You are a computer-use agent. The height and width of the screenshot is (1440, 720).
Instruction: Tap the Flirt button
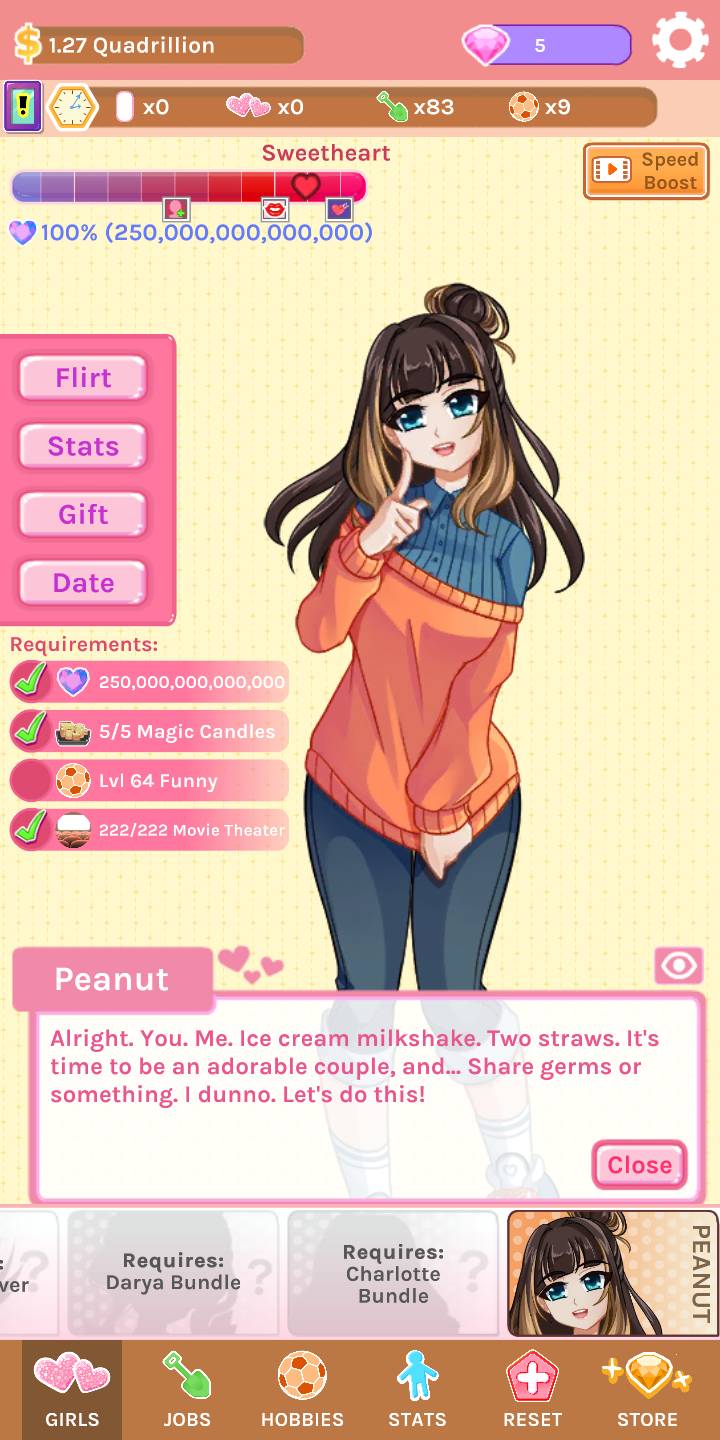coord(83,378)
